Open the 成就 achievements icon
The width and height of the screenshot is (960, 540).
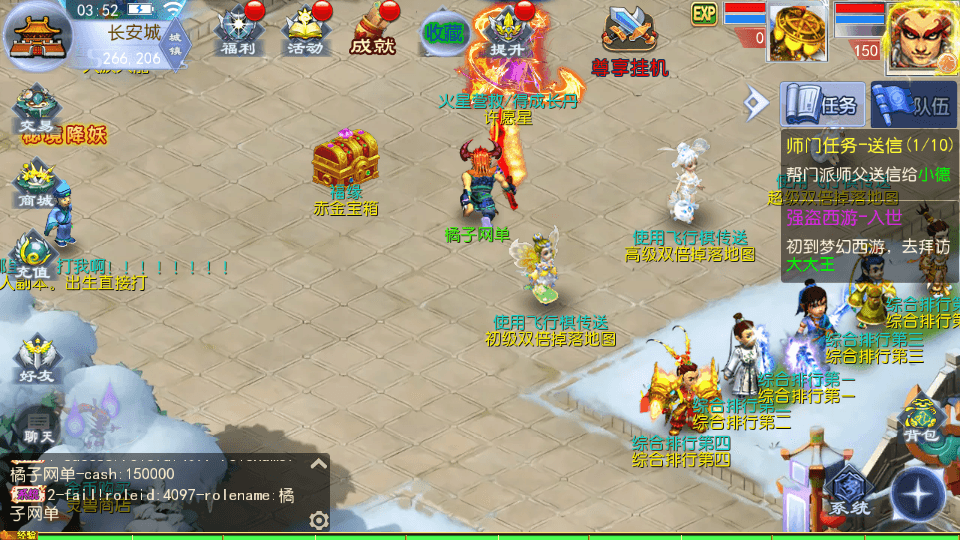point(372,31)
